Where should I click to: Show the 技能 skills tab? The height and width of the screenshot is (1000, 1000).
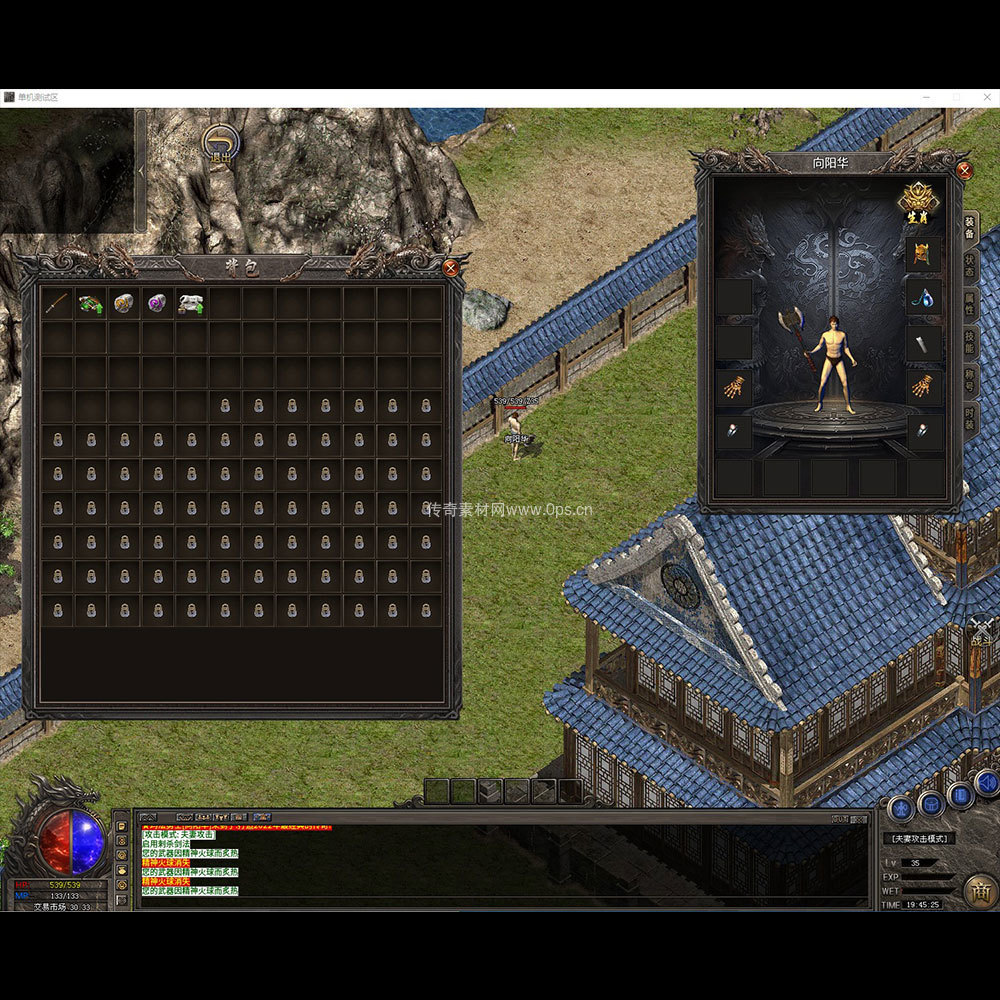pos(970,345)
